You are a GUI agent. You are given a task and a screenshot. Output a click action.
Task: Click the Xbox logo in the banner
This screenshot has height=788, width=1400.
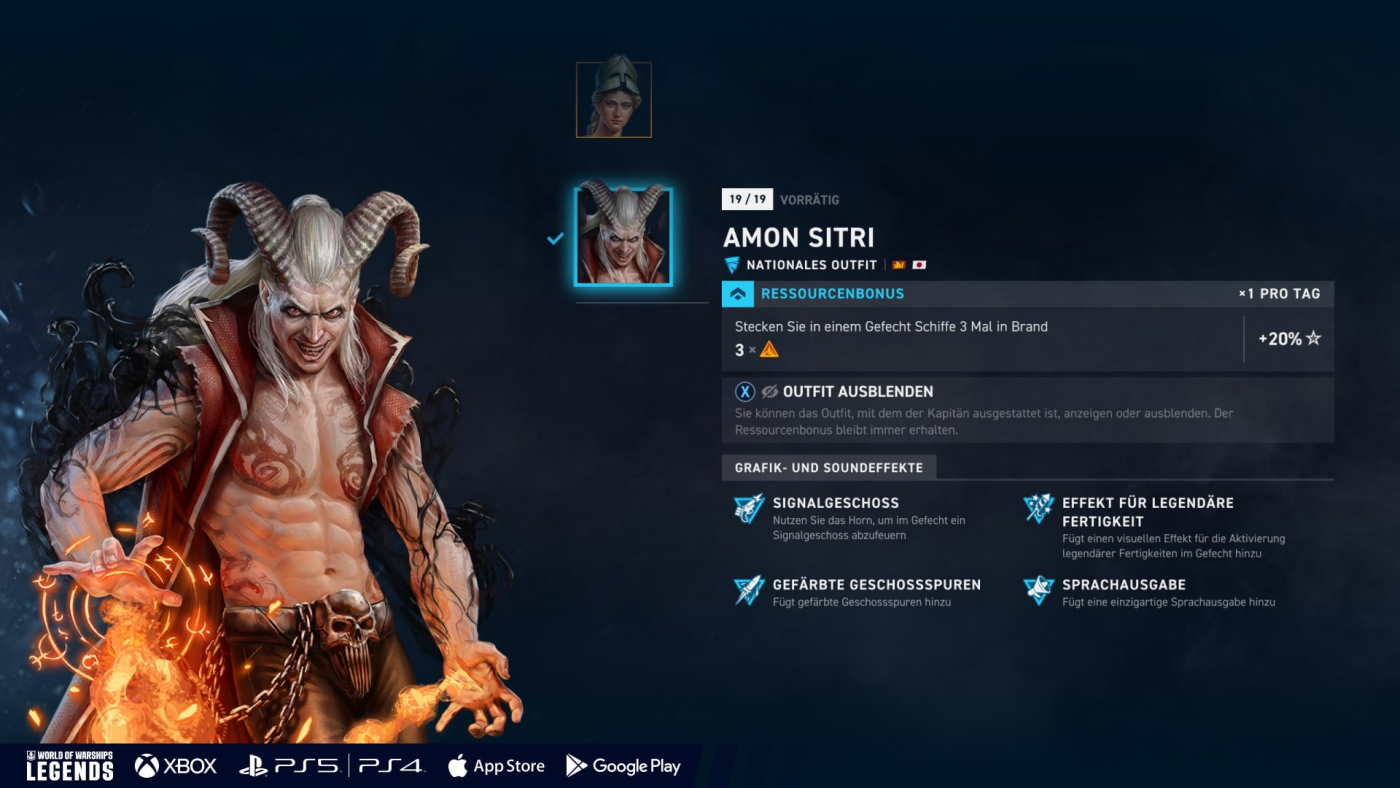pos(176,766)
